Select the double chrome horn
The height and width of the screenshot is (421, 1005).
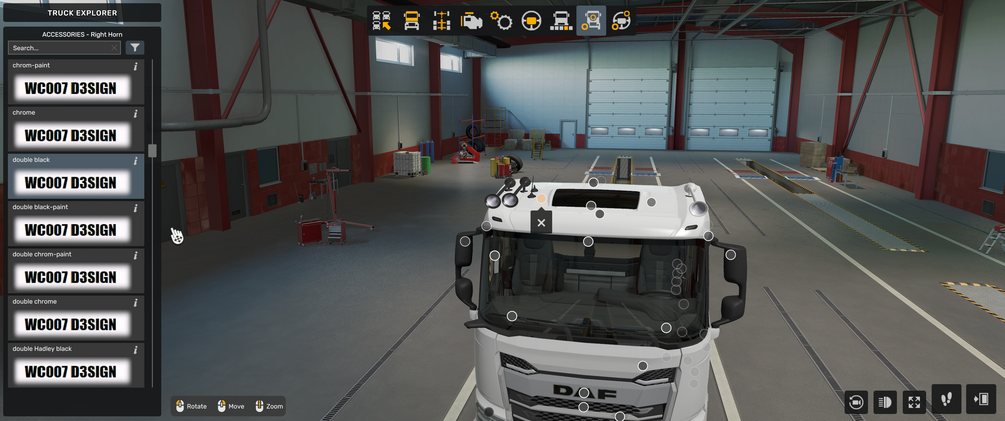(x=70, y=324)
